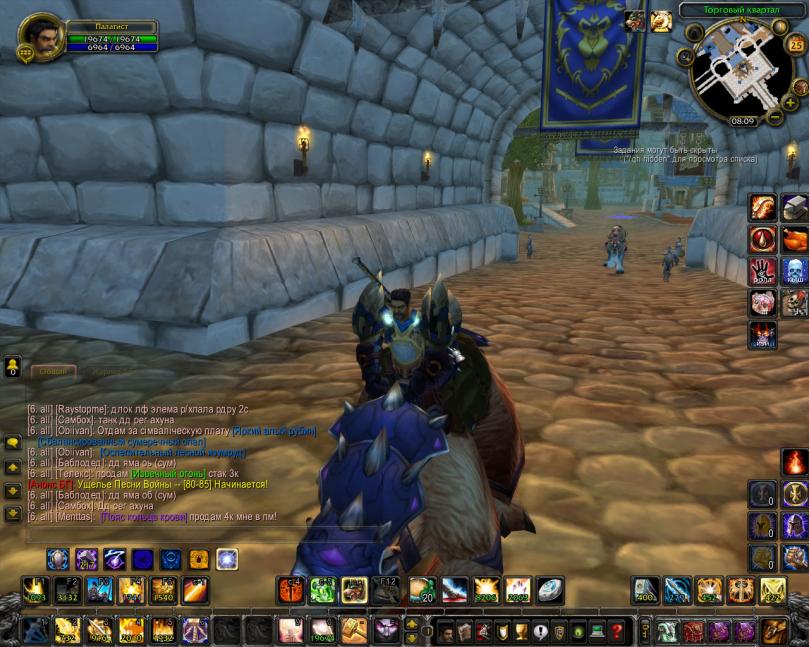Open the red question mark help button
This screenshot has height=647, width=809.
617,631
